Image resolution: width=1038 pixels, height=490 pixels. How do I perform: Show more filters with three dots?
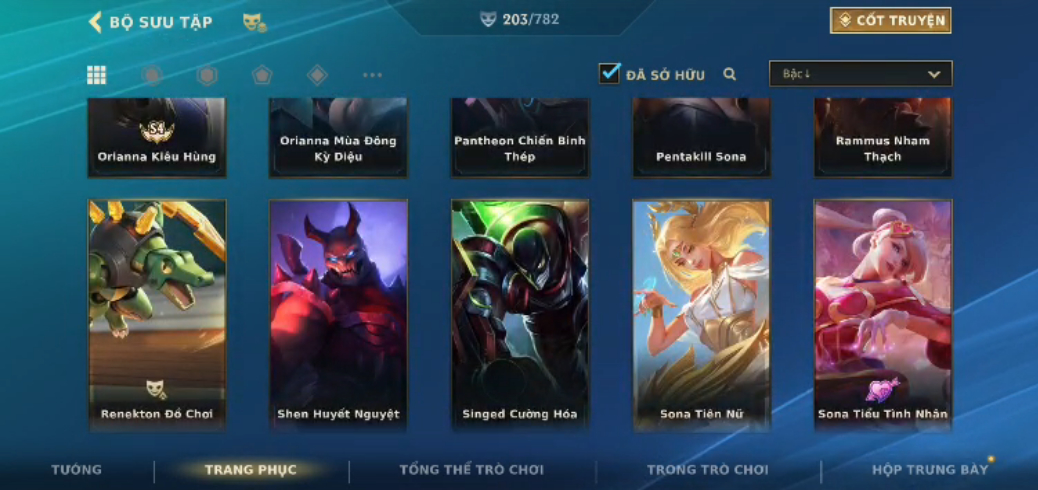[372, 75]
